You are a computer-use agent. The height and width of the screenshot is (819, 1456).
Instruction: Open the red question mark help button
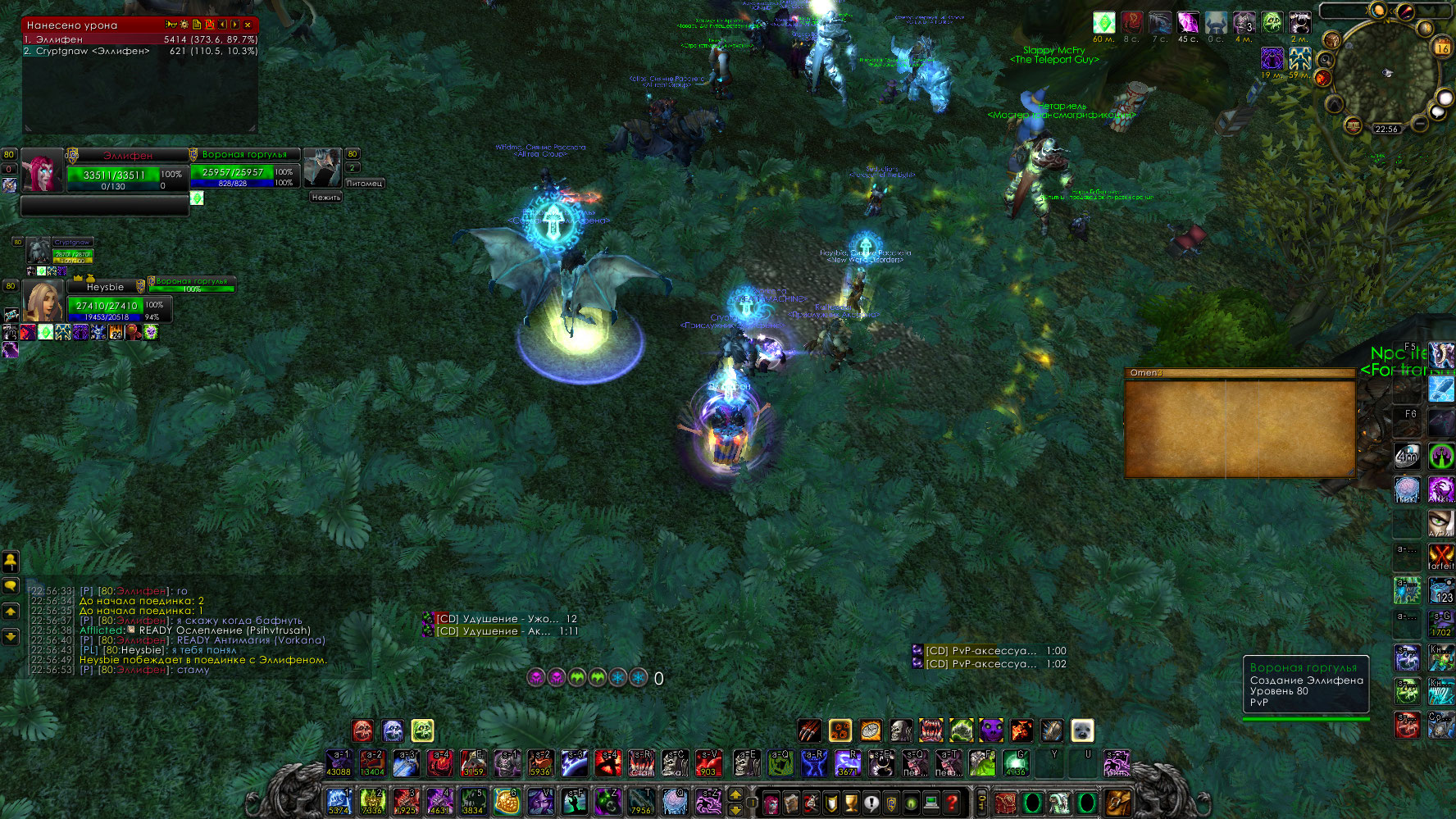[x=952, y=802]
